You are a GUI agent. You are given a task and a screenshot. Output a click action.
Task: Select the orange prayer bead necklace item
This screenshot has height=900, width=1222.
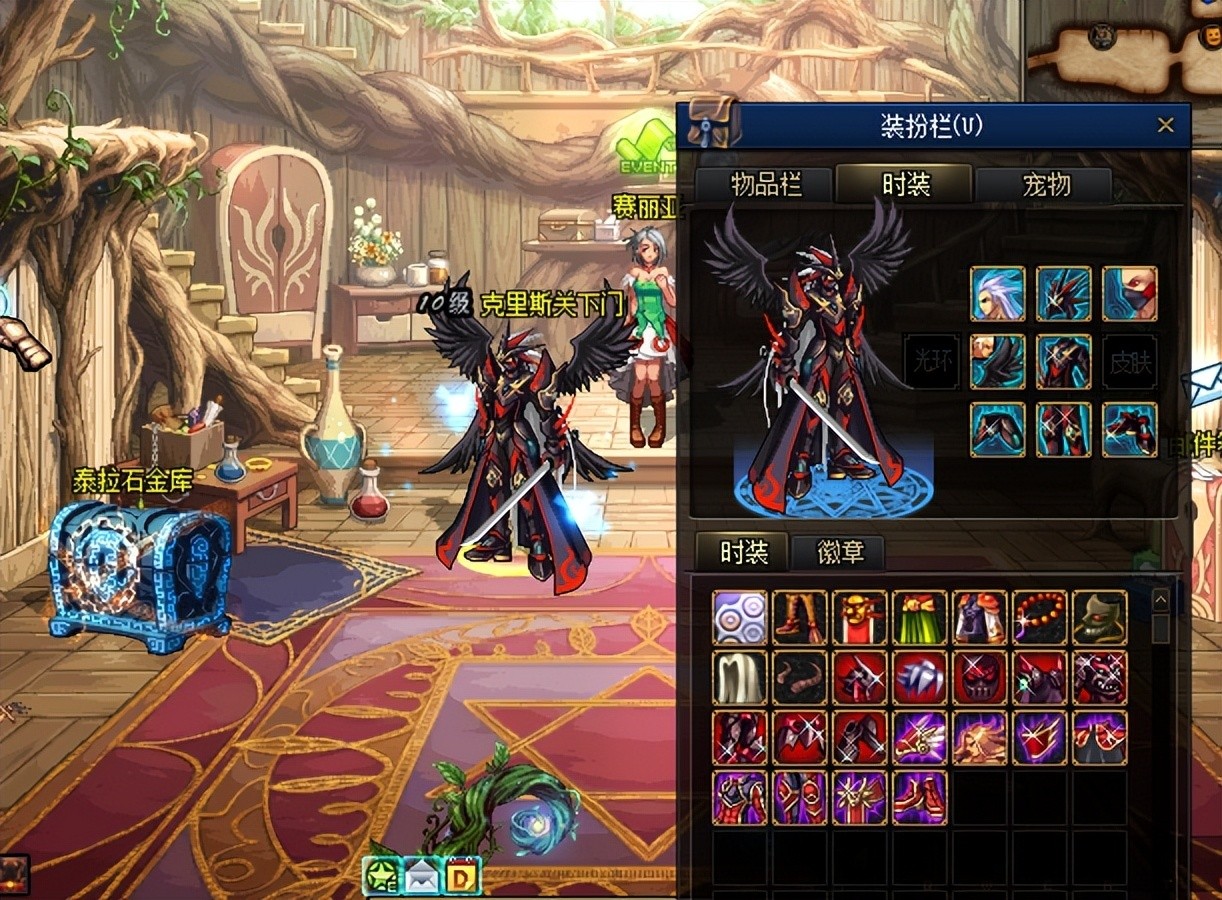[x=1040, y=617]
